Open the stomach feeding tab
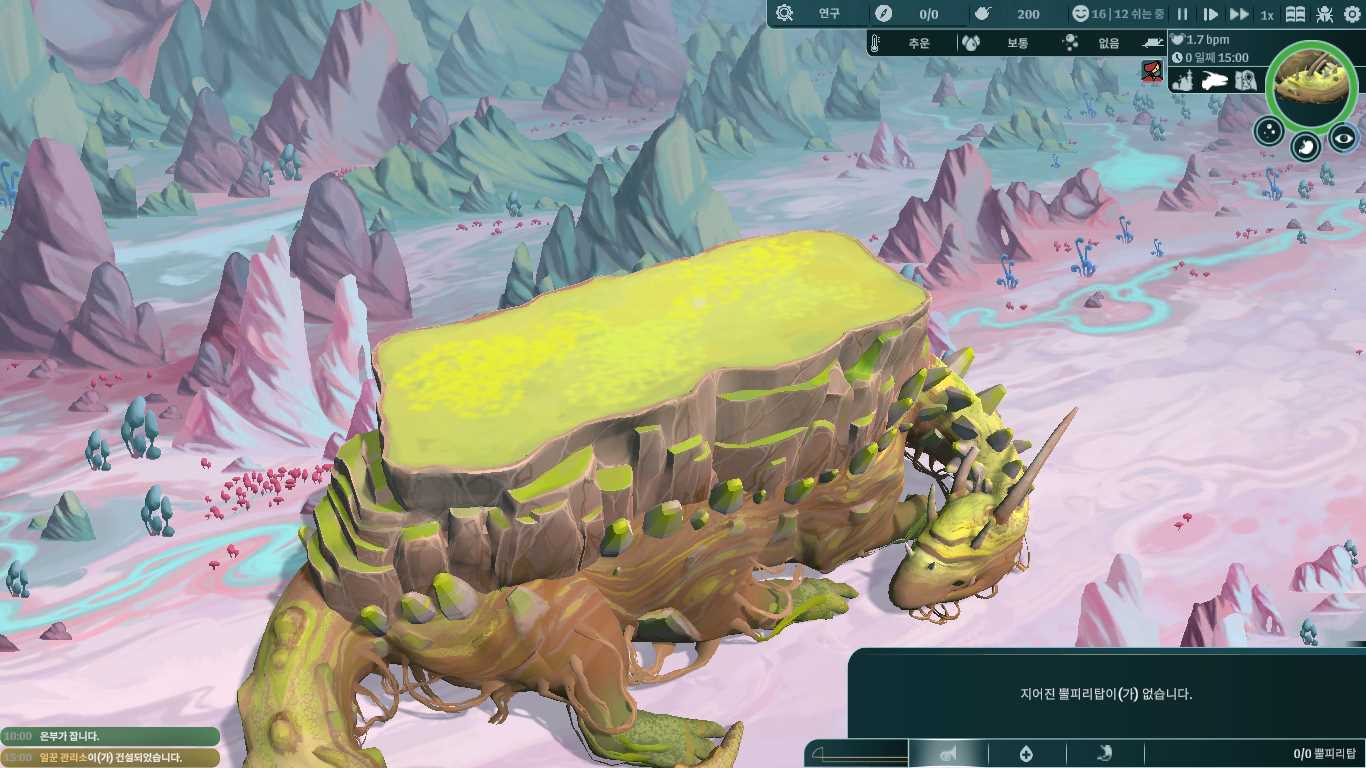 [x=1105, y=754]
